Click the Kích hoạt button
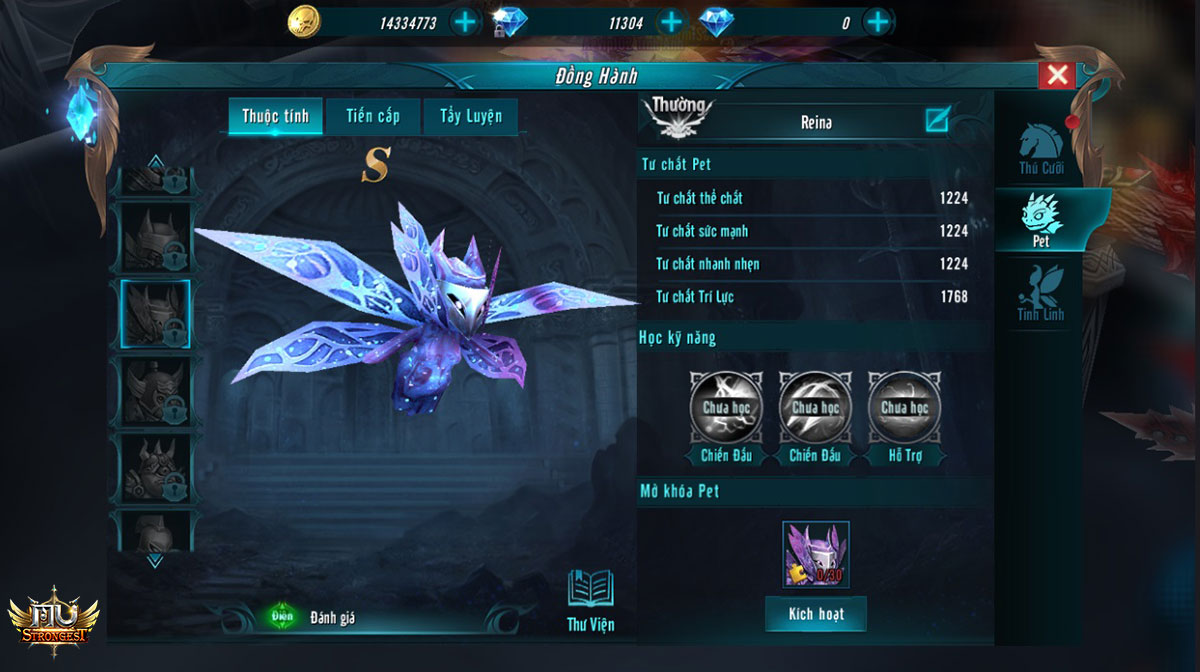 816,614
